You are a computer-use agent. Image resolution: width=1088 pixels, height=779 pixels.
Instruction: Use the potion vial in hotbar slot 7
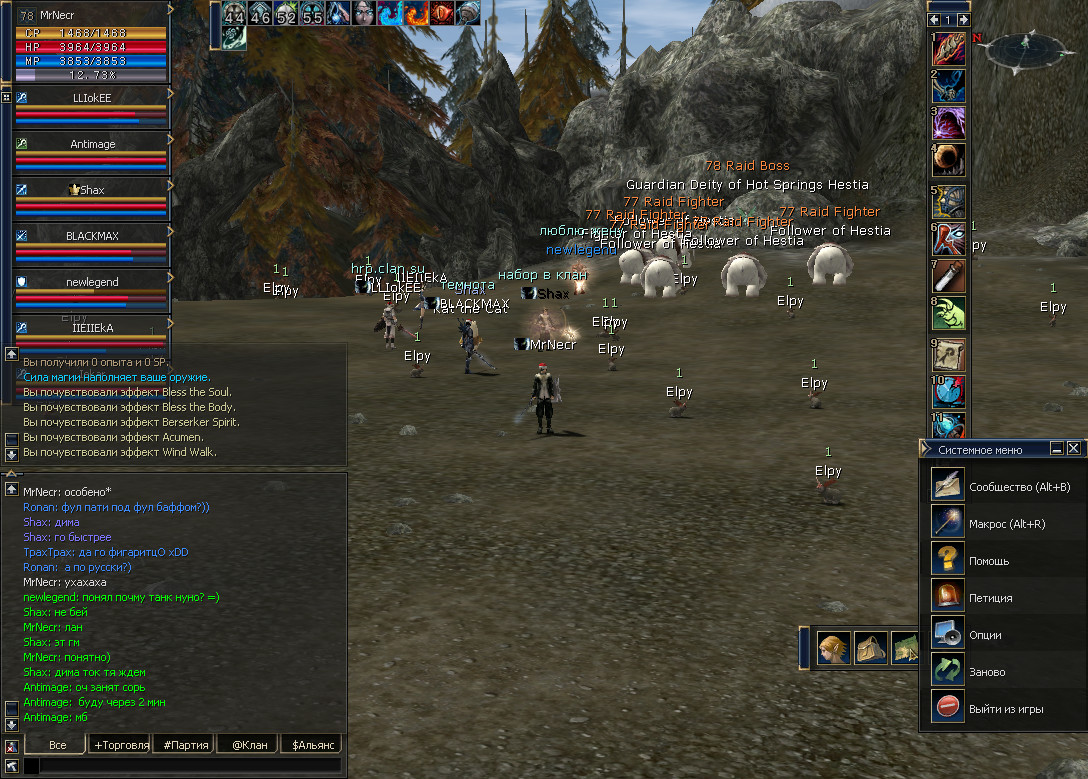tap(949, 276)
